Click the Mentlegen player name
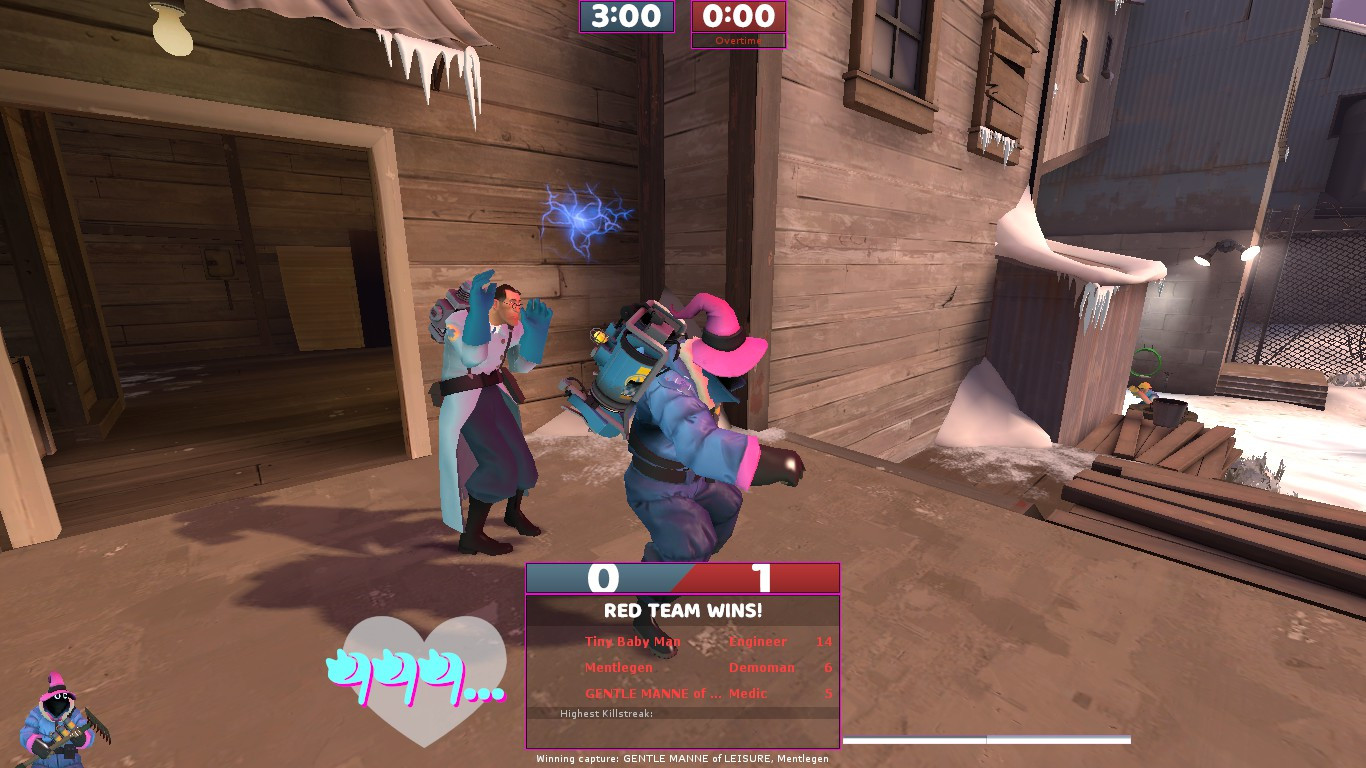Screen dimensions: 1366x768 coord(619,667)
